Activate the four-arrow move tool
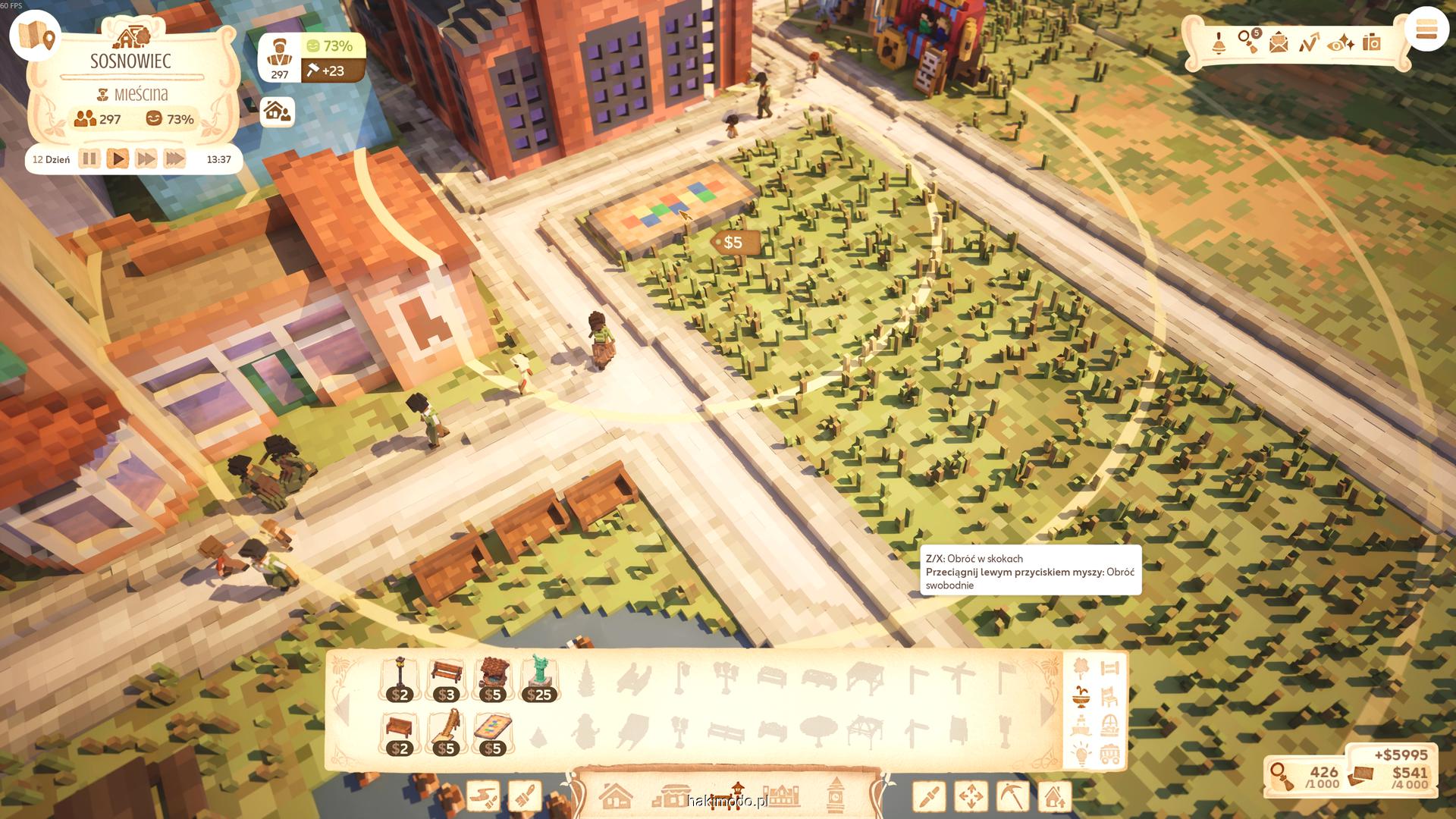Viewport: 1456px width, 819px height. (x=971, y=796)
